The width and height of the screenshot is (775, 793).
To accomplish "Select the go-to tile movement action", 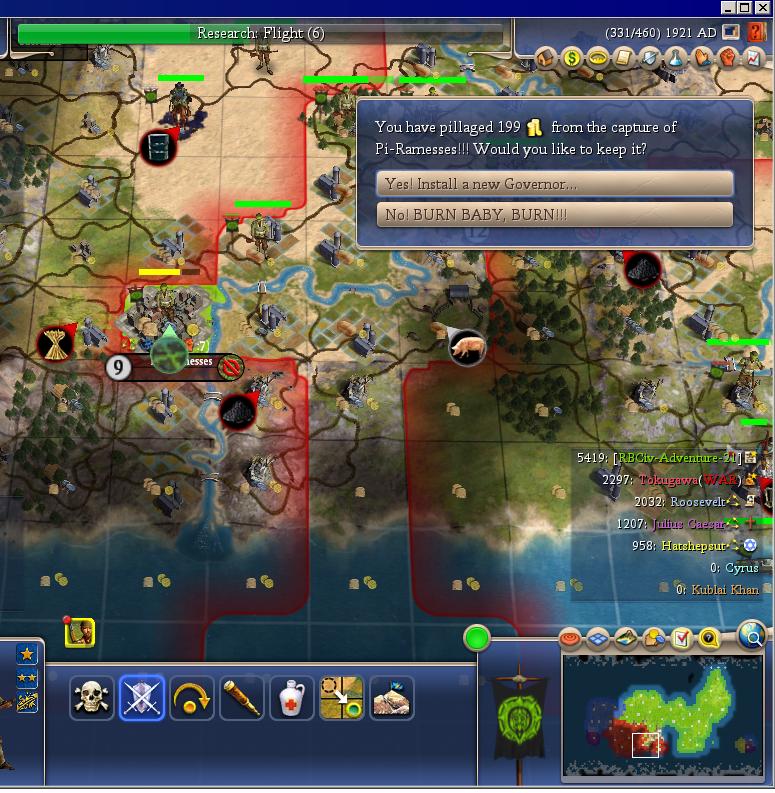I will [x=342, y=698].
